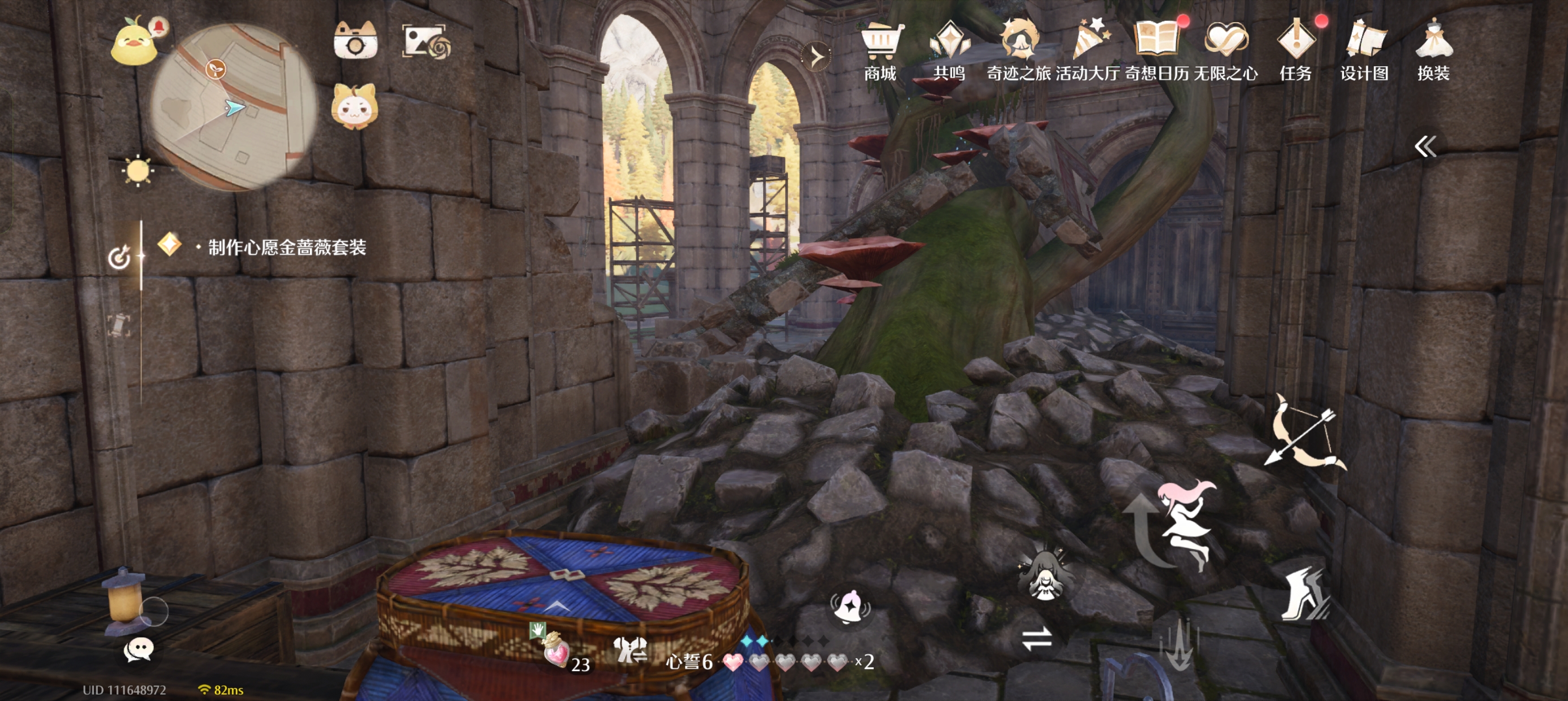Open the chat bubble icon

pyautogui.click(x=138, y=650)
